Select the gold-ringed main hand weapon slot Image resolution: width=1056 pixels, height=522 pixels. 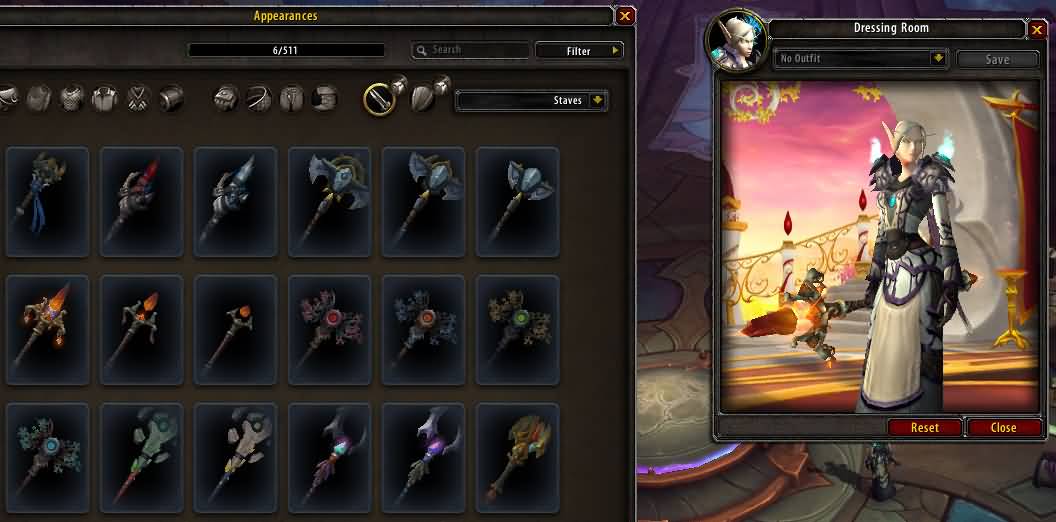(378, 98)
